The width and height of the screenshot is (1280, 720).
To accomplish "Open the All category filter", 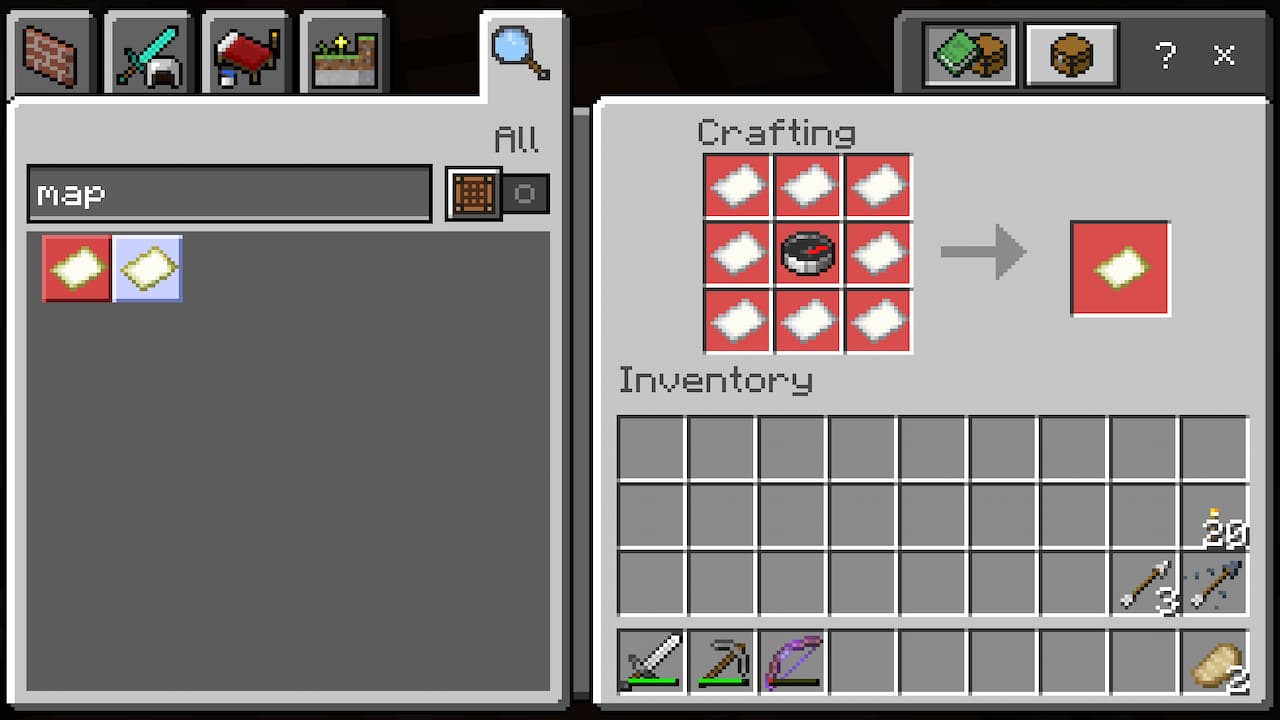I will pos(516,140).
